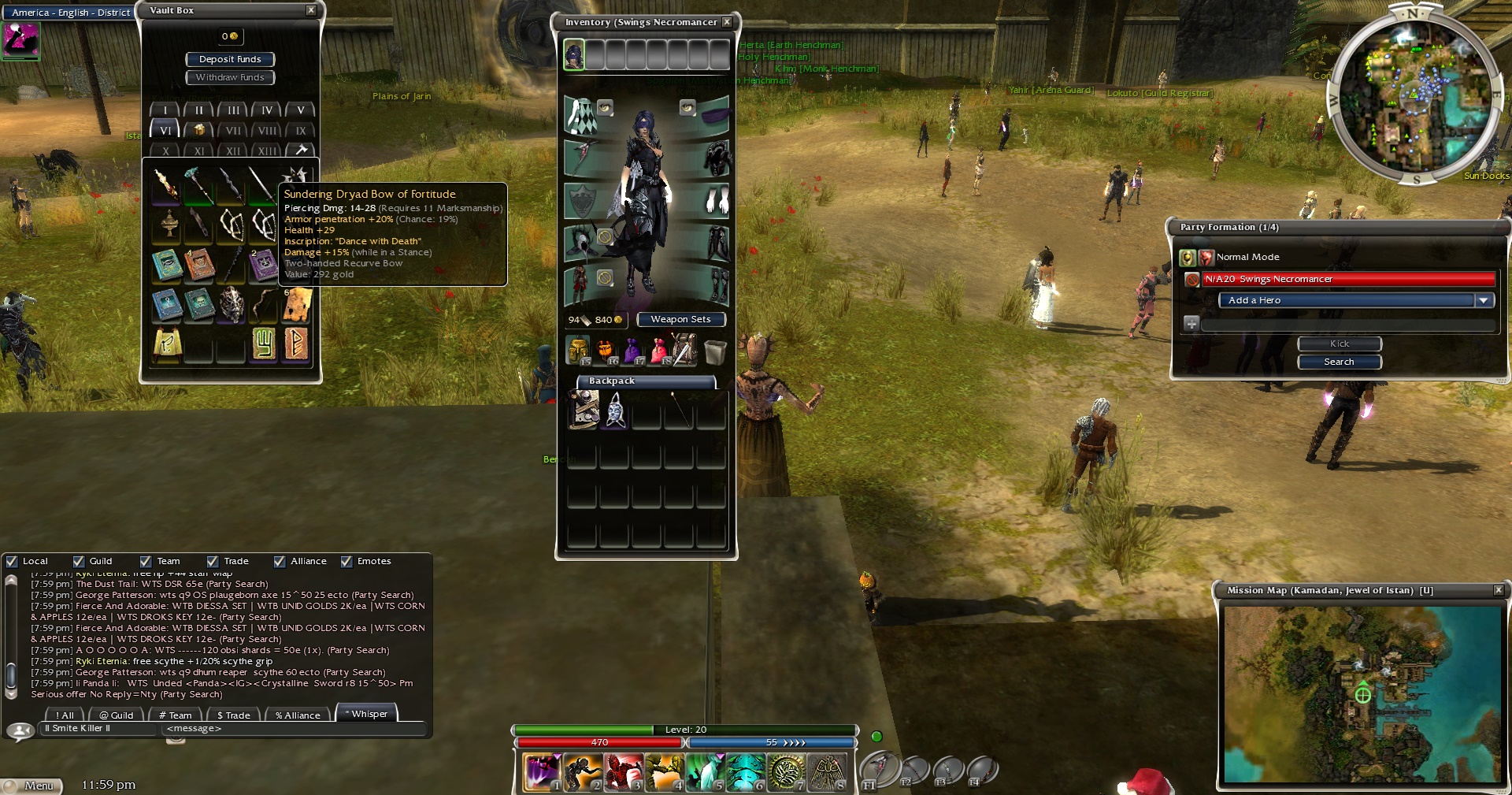
Task: Toggle the Trade chat filter checkbox
Action: (213, 562)
